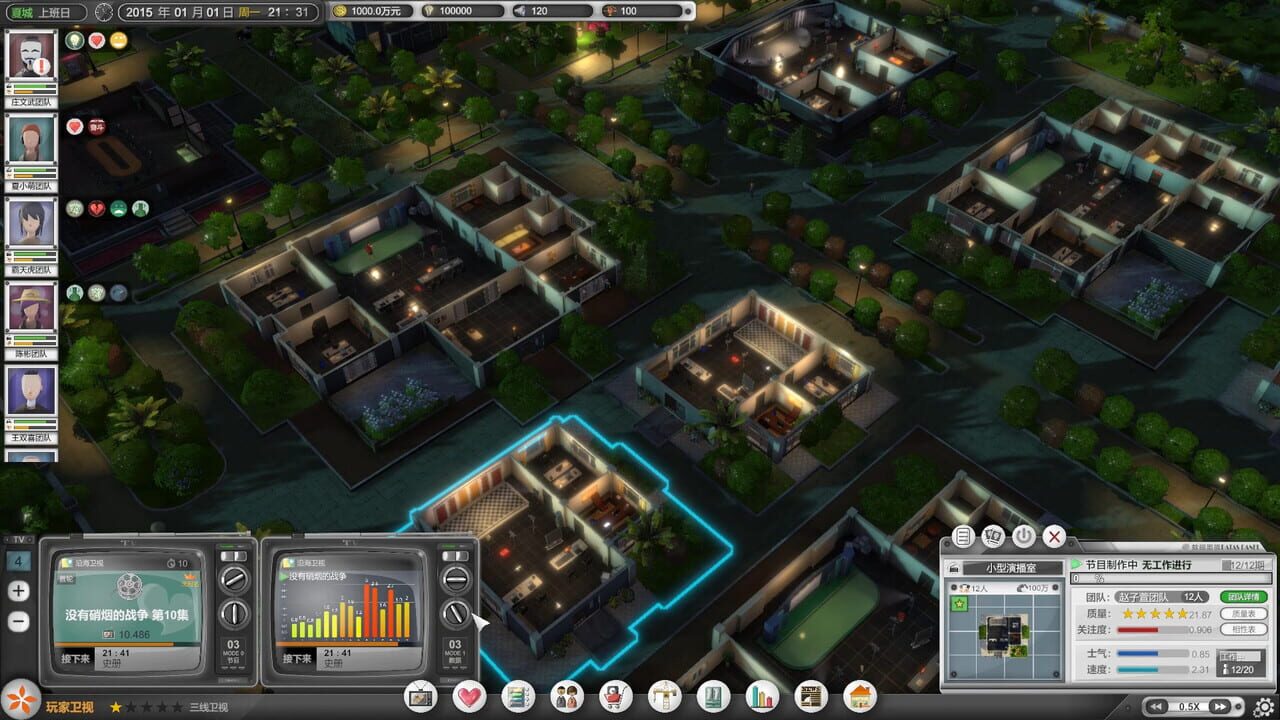Switch to the 质量表 tab
Image resolution: width=1280 pixels, height=720 pixels.
tap(1243, 613)
